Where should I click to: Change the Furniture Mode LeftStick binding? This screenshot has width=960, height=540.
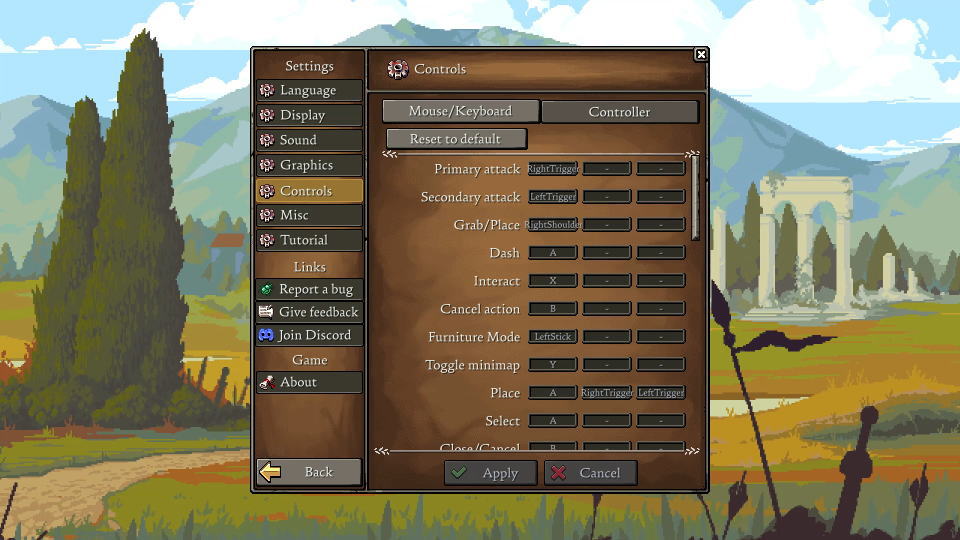(552, 337)
